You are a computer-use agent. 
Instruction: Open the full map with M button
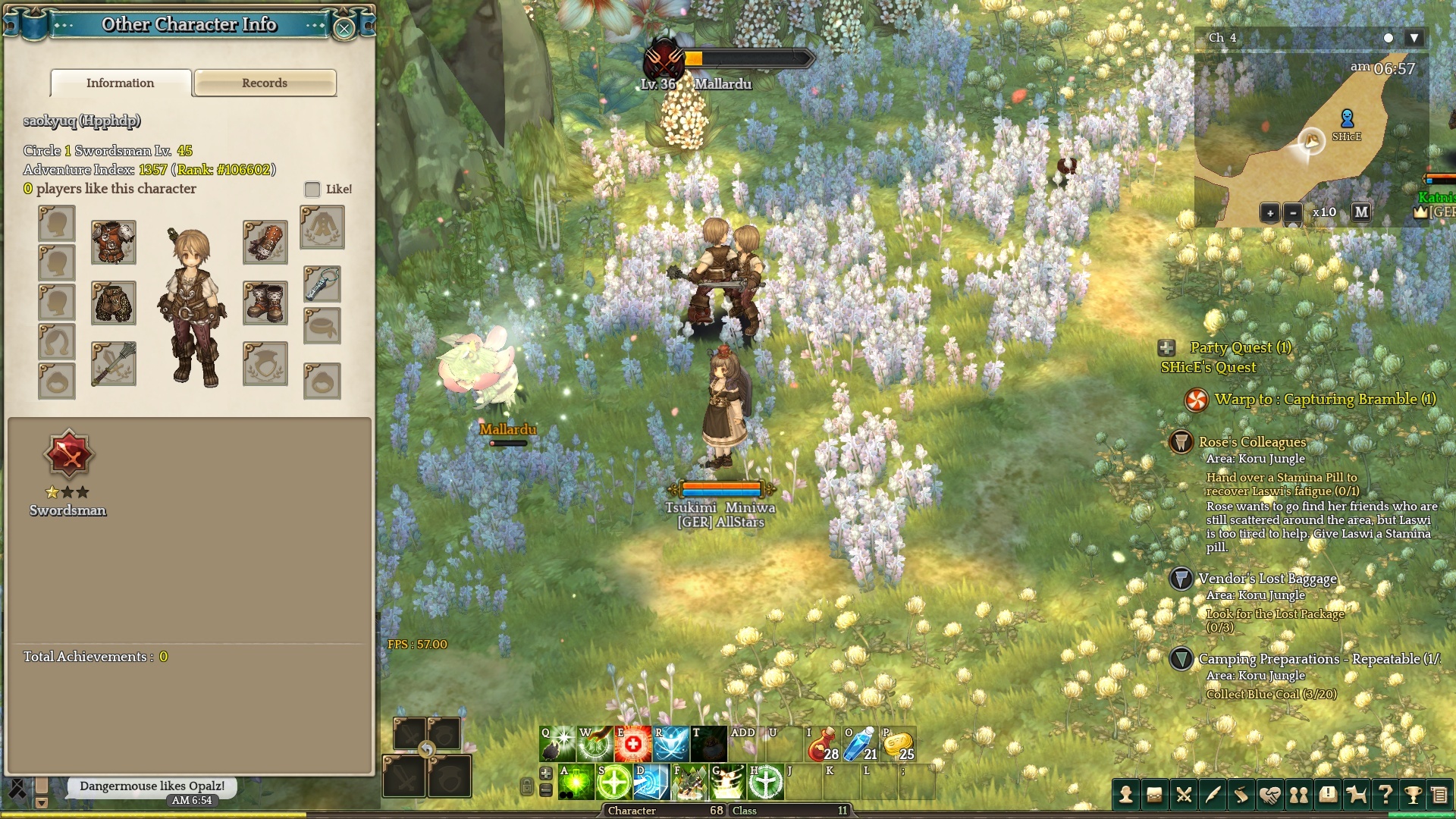1362,212
